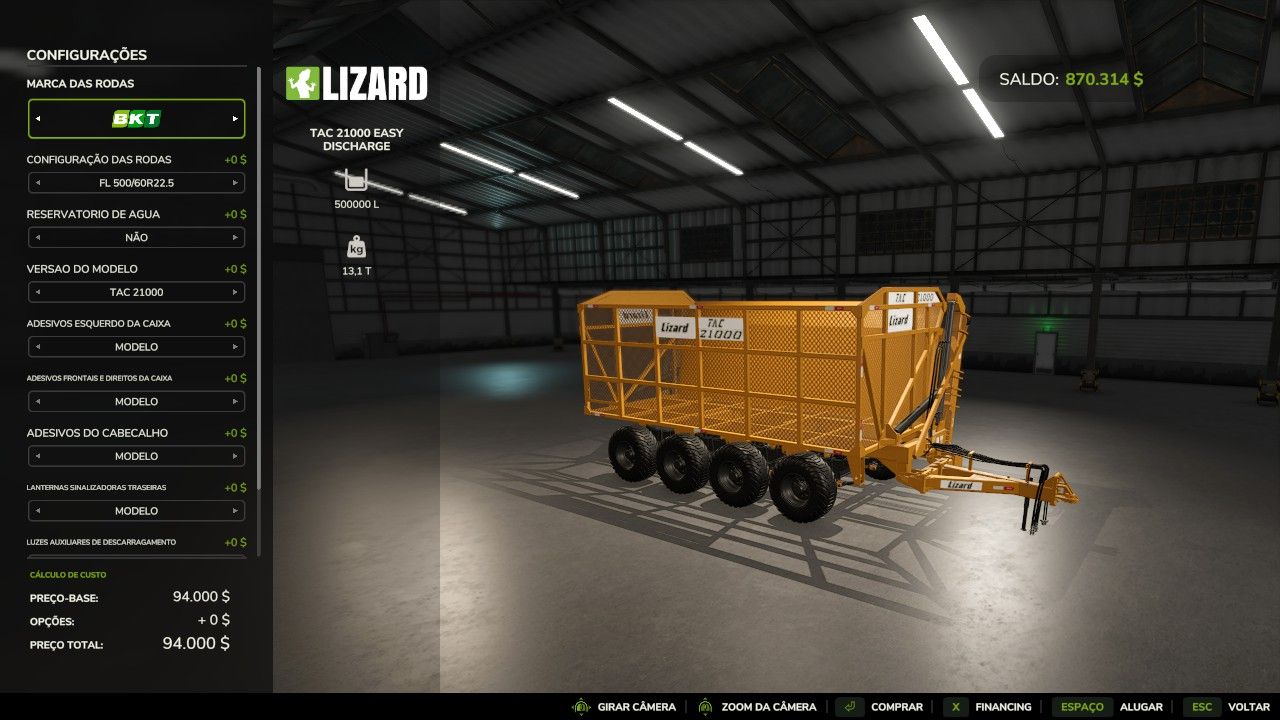This screenshot has height=720, width=1280.
Task: Select previous Configuração das Rodas option
Action: tap(39, 183)
